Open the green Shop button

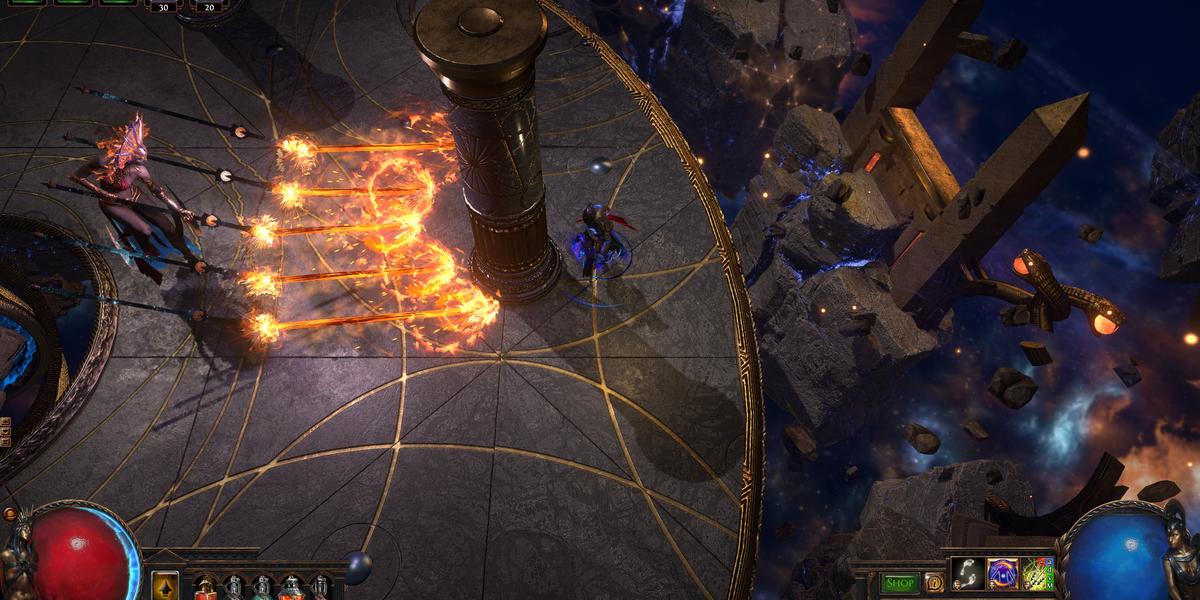click(x=900, y=583)
